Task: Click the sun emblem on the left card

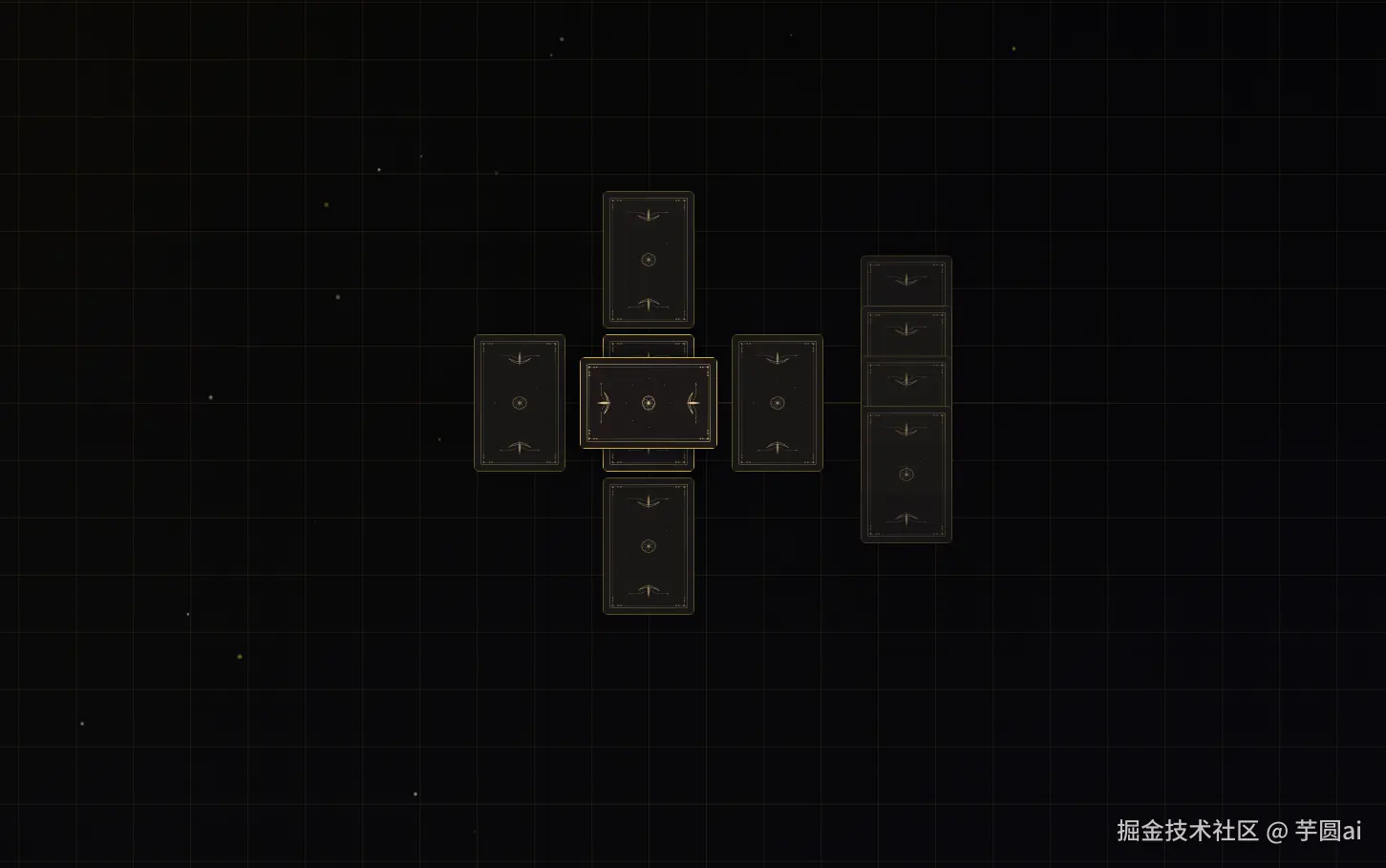Action: click(x=519, y=403)
